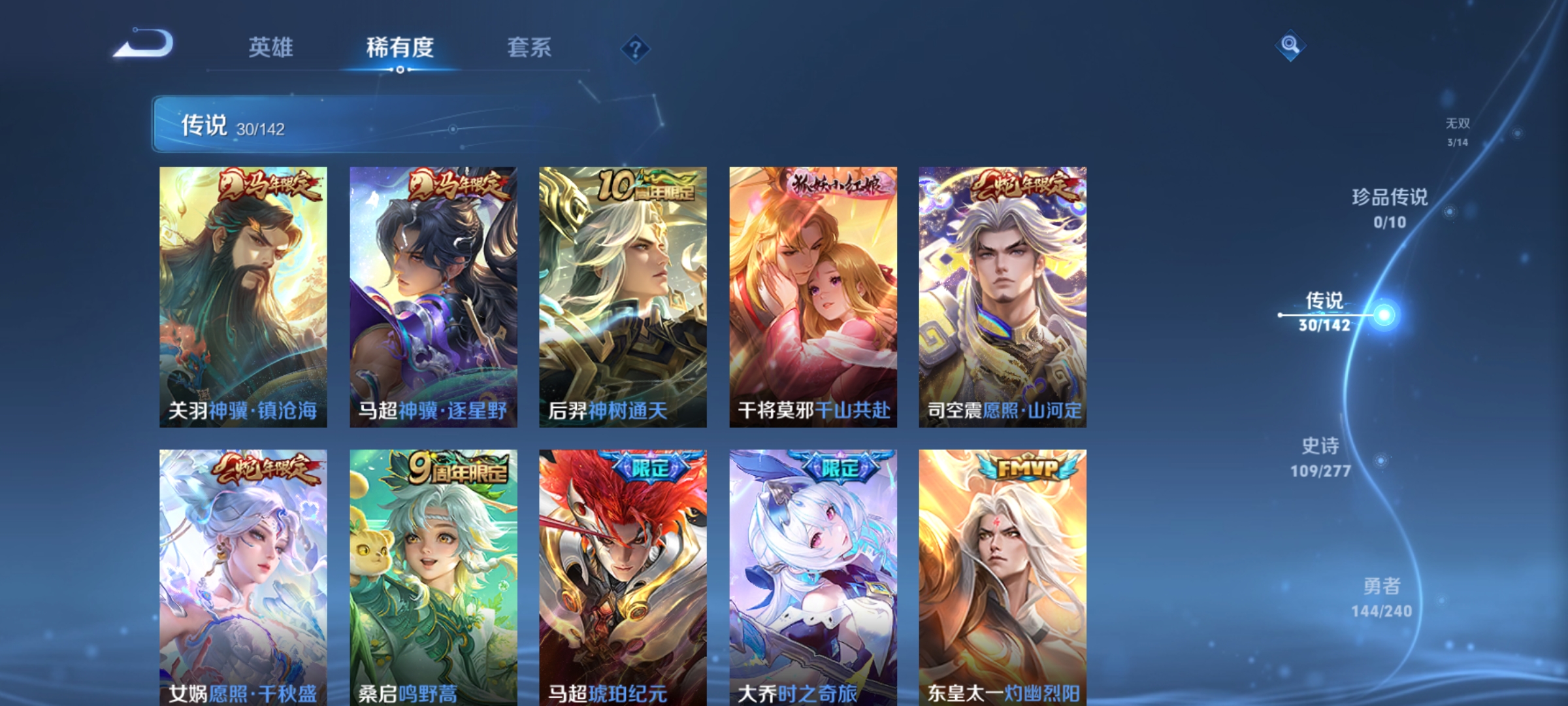Switch to the 英雄 tab
This screenshot has height=706, width=1568.
[x=270, y=46]
